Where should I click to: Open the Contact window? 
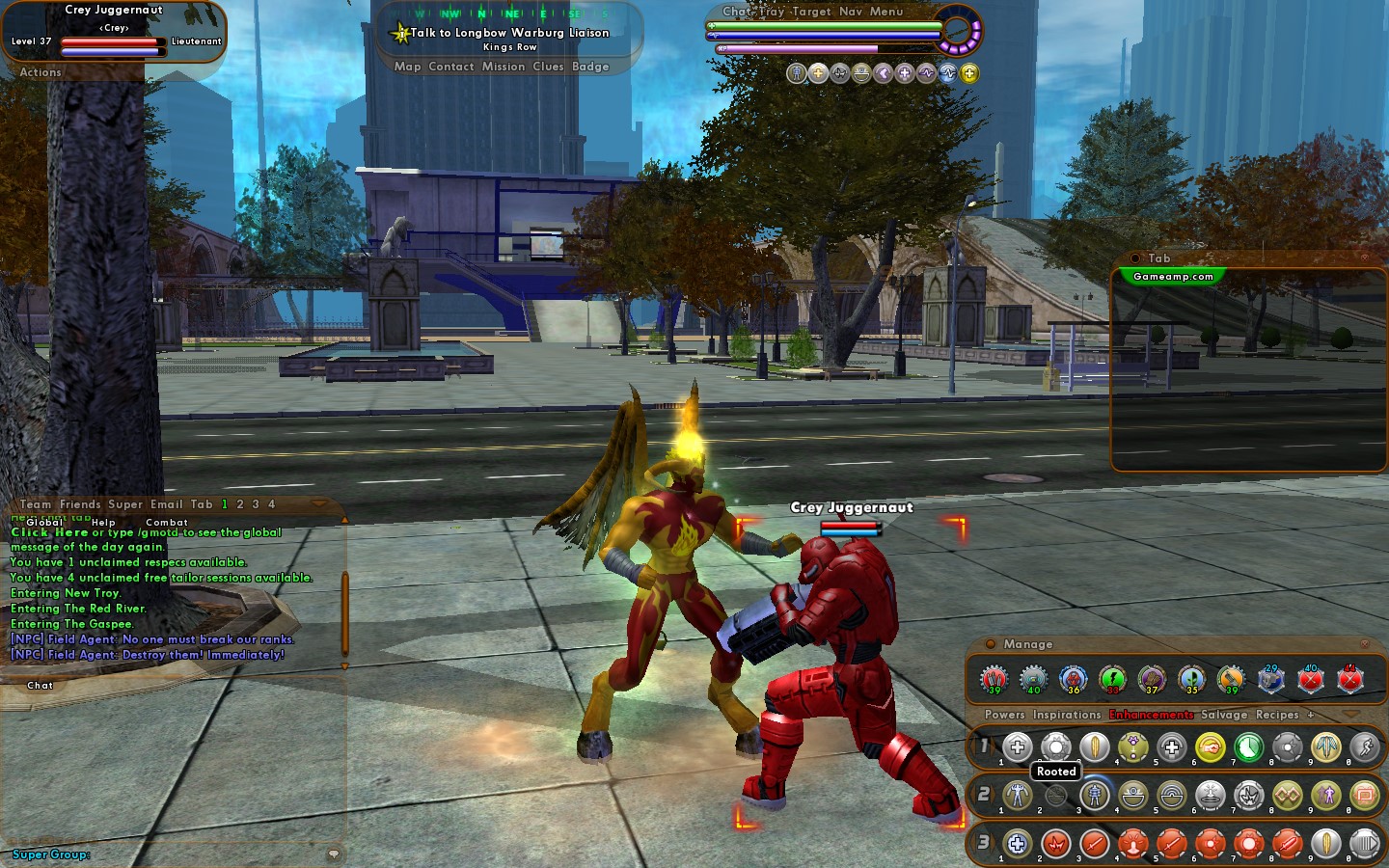[450, 67]
